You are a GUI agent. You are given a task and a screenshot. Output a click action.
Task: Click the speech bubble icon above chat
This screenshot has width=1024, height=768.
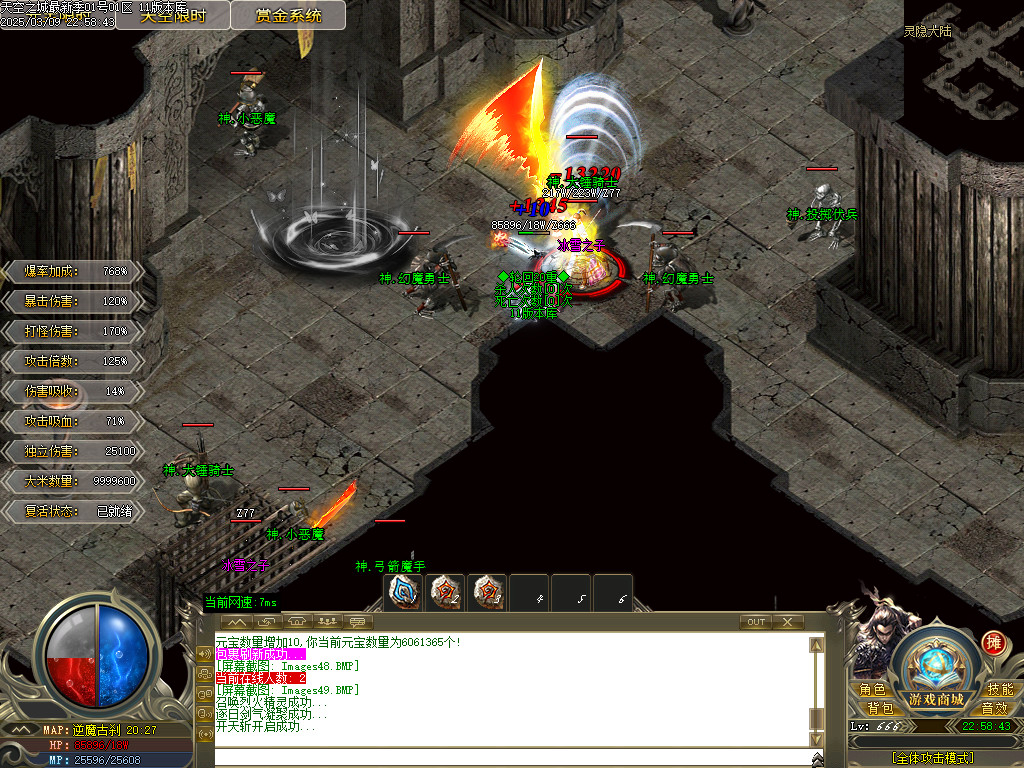pyautogui.click(x=355, y=622)
